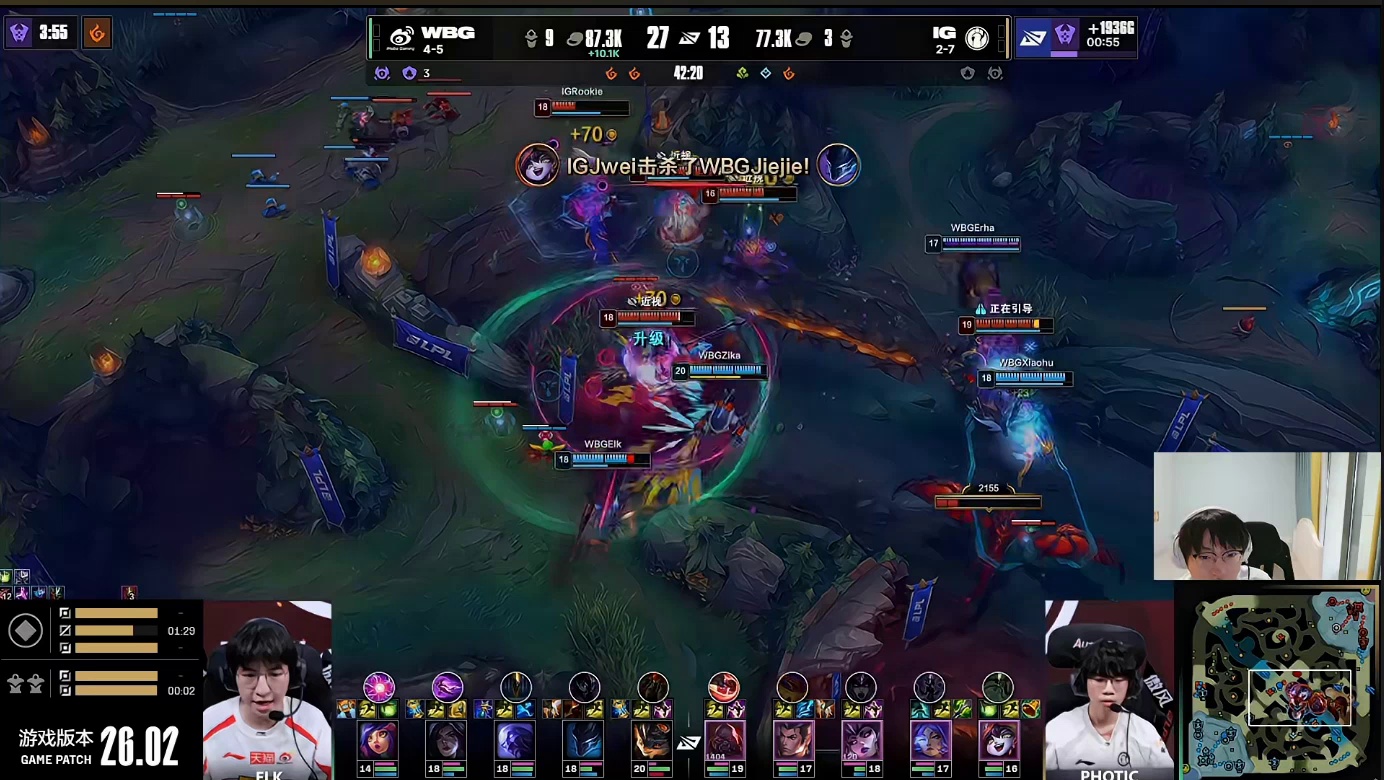Viewport: 1384px width, 780px height.
Task: Click the pink orb ultimate icon
Action: 379,687
